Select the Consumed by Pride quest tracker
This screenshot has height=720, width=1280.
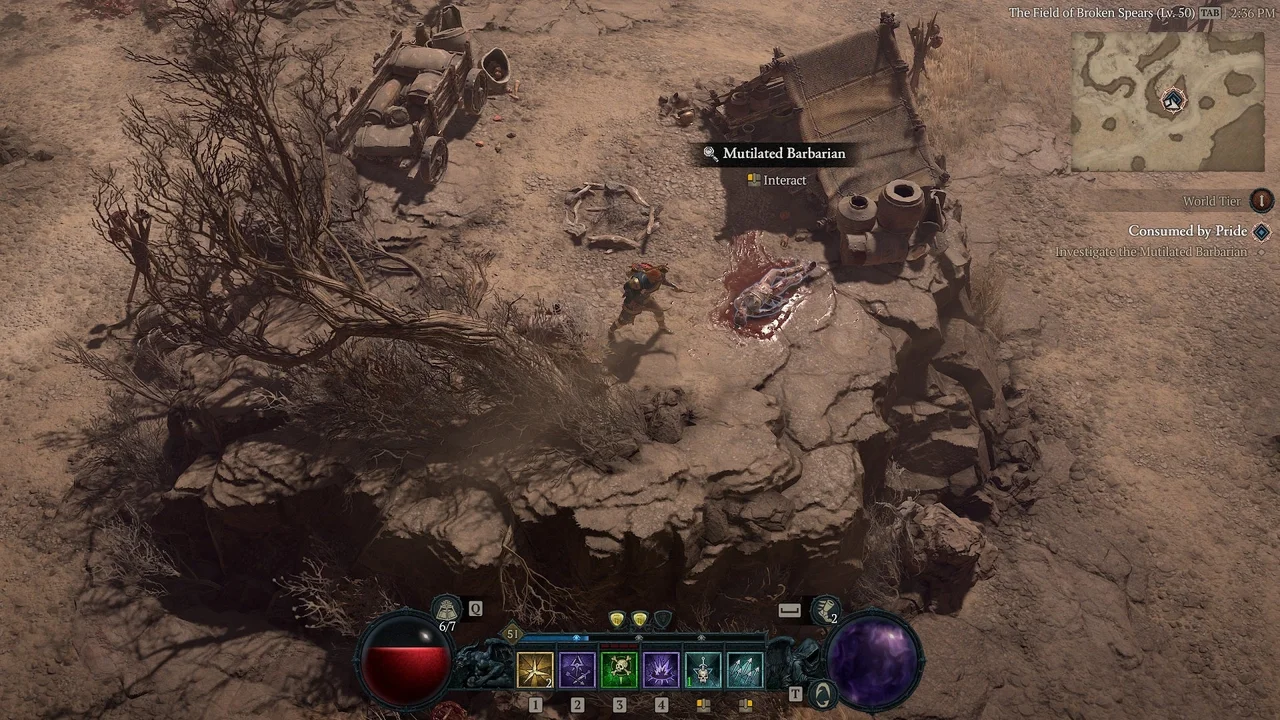tap(1187, 231)
